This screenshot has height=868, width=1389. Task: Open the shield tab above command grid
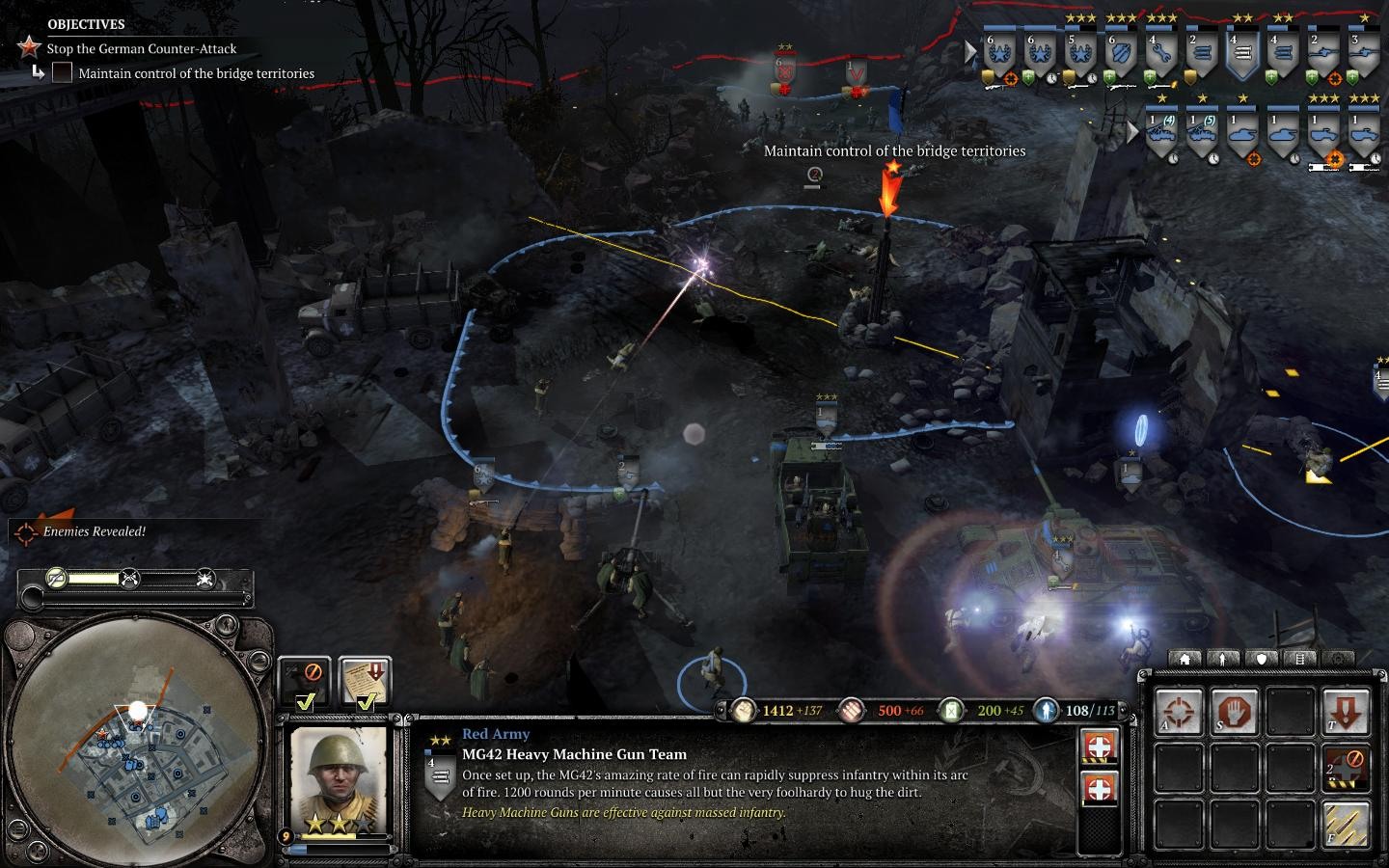pos(1261,659)
